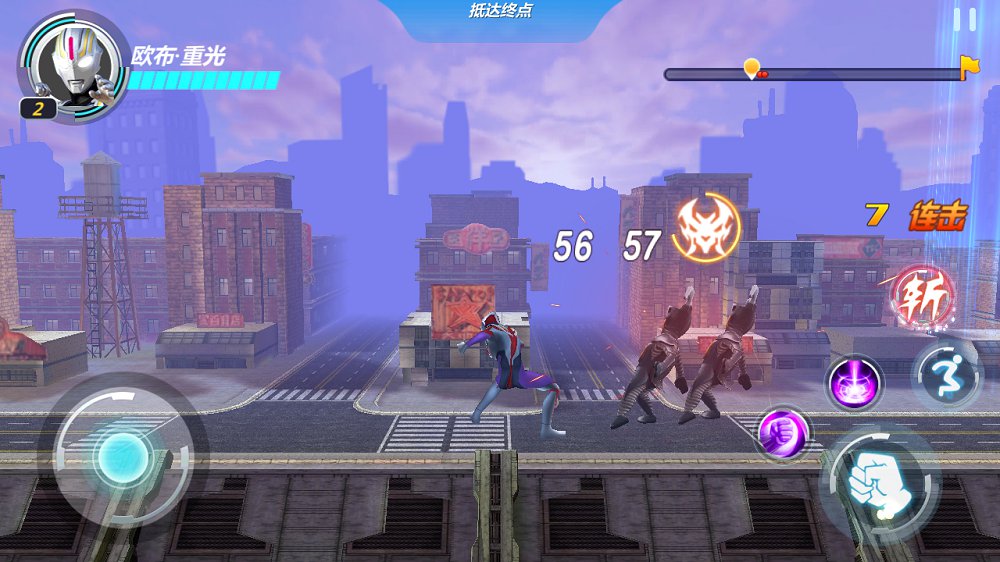
Task: Use the purple energy beam skill
Action: click(854, 382)
